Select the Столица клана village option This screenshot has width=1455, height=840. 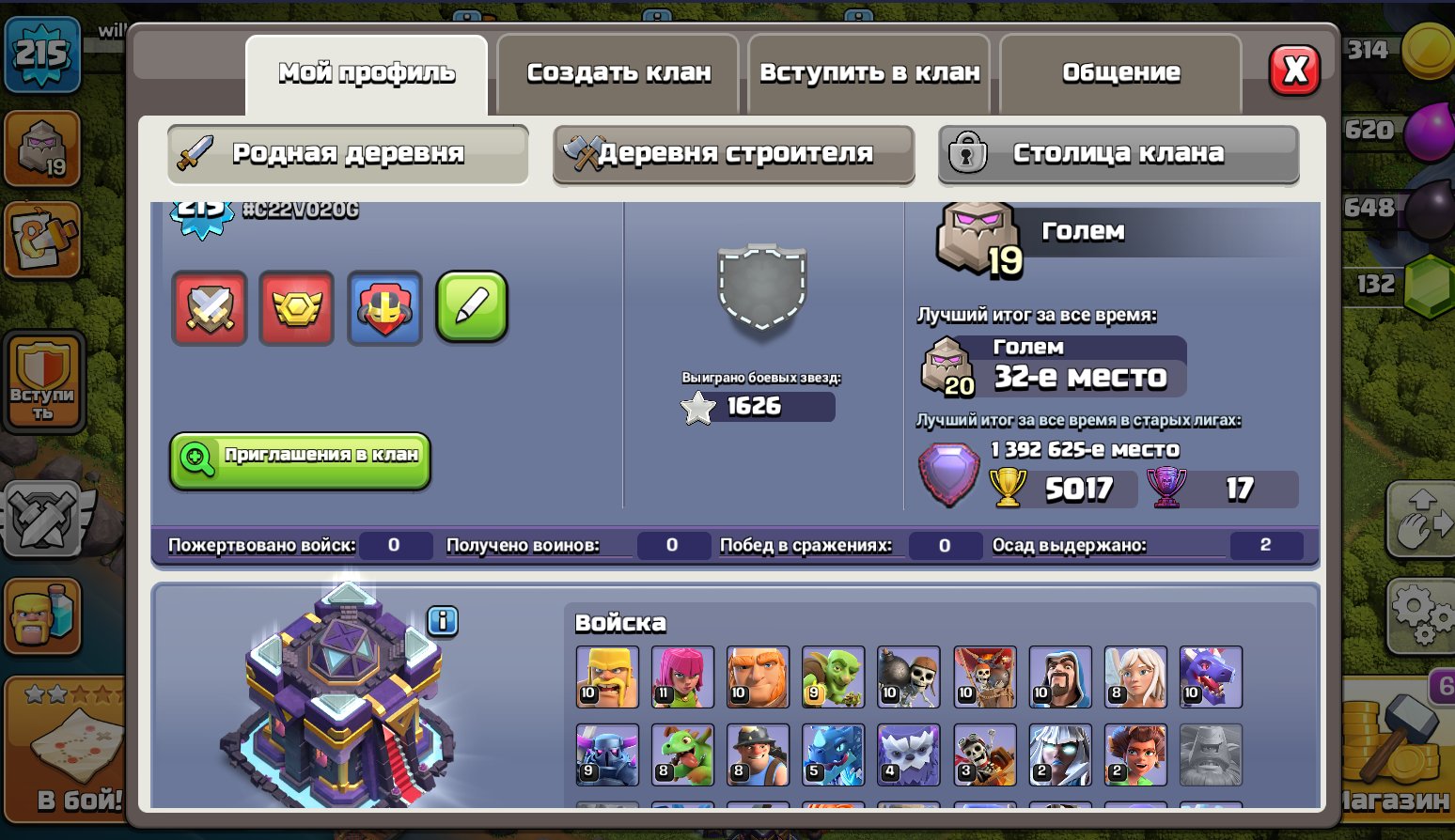click(1118, 153)
